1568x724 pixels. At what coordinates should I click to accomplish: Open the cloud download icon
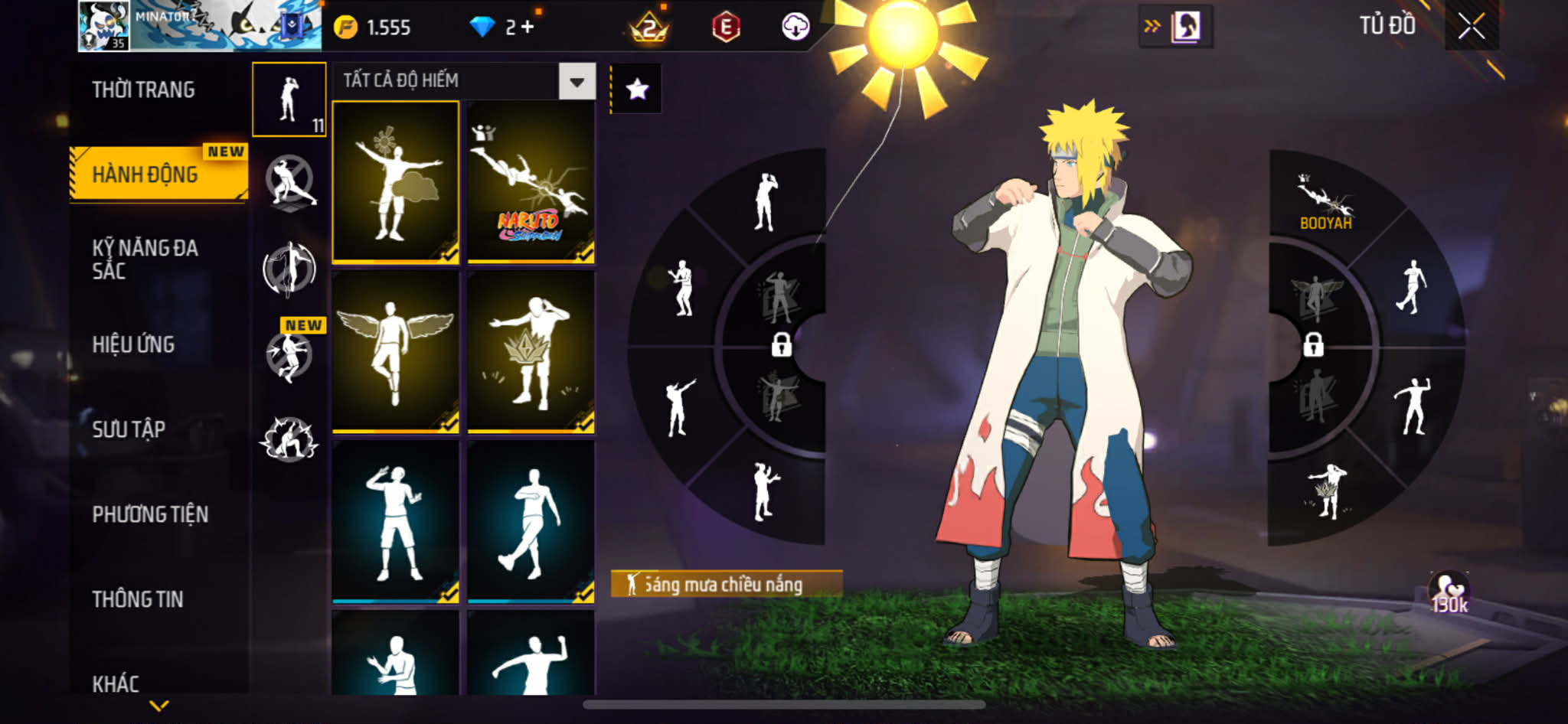coord(795,28)
